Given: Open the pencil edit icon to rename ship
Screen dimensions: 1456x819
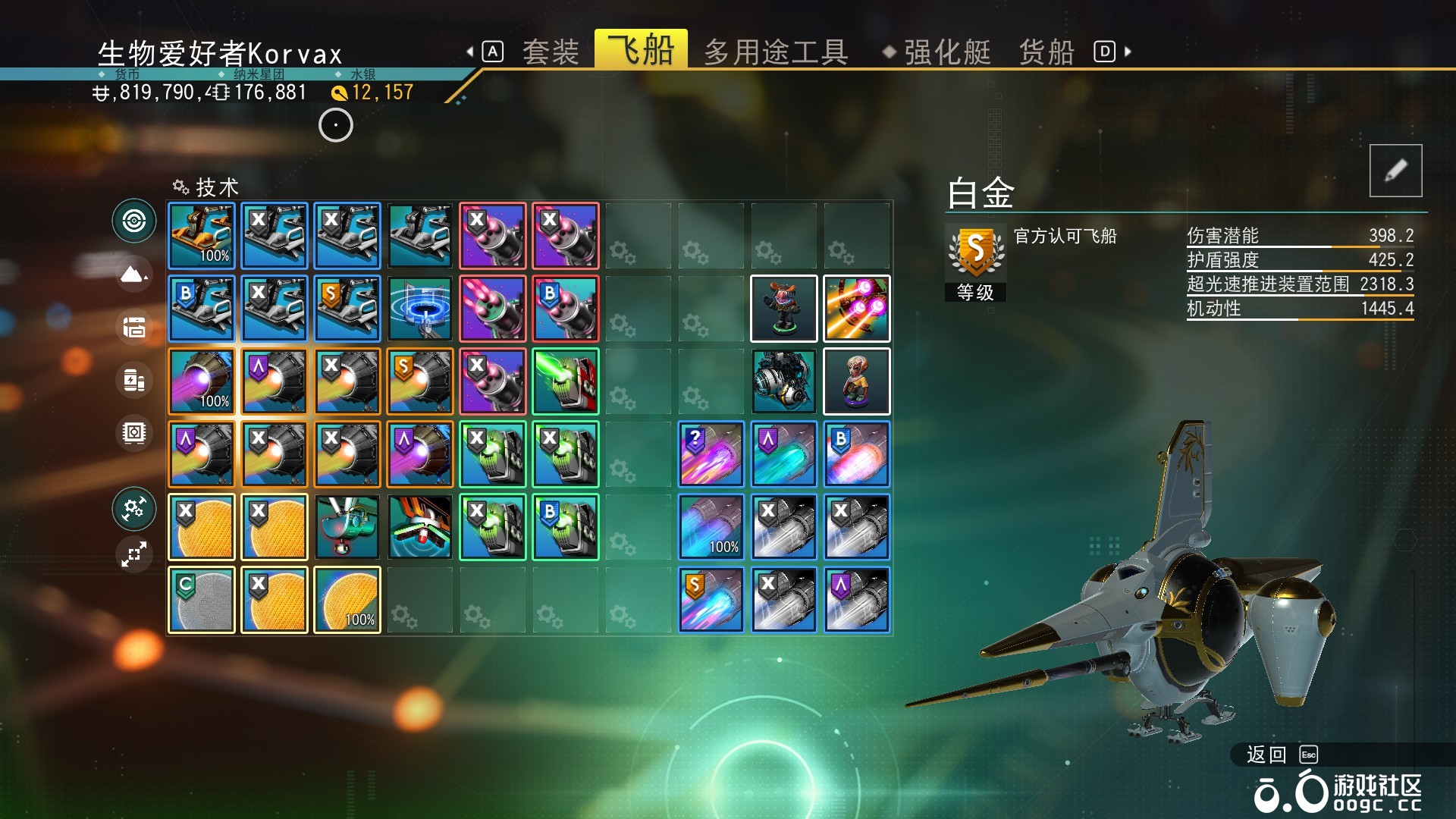Looking at the screenshot, I should tap(1398, 171).
